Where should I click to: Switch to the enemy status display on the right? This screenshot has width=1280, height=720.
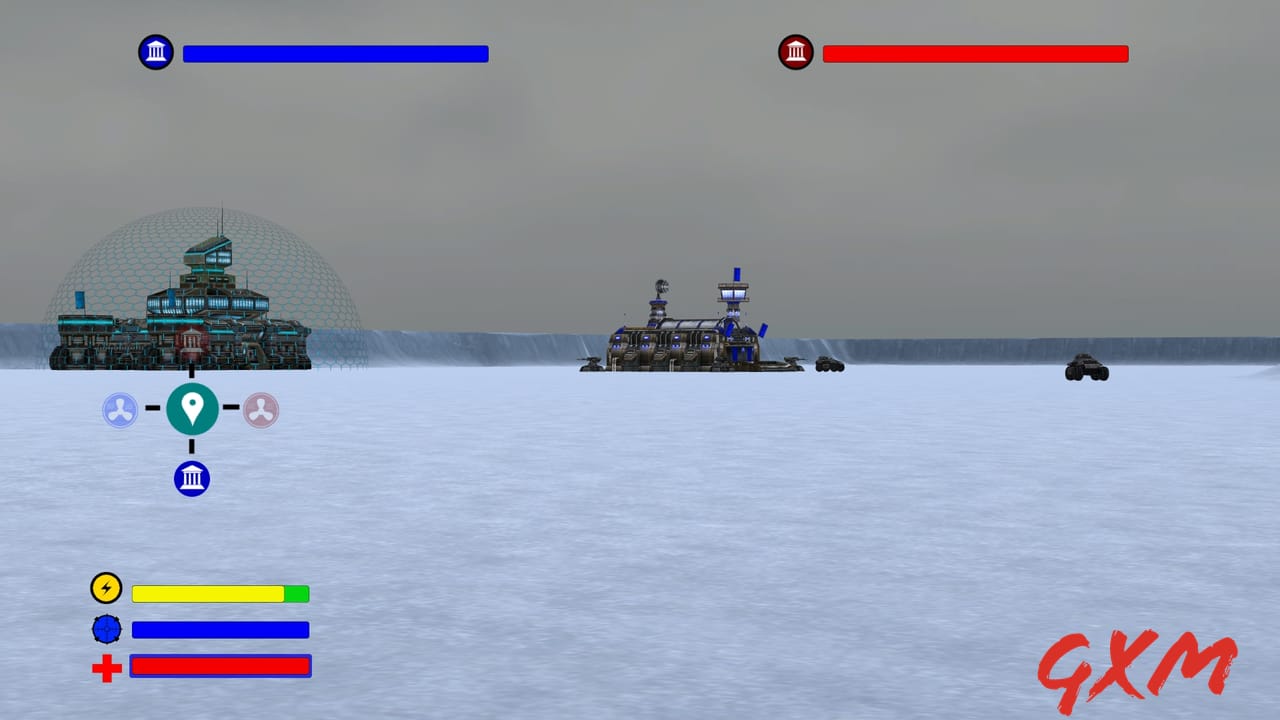tap(975, 53)
